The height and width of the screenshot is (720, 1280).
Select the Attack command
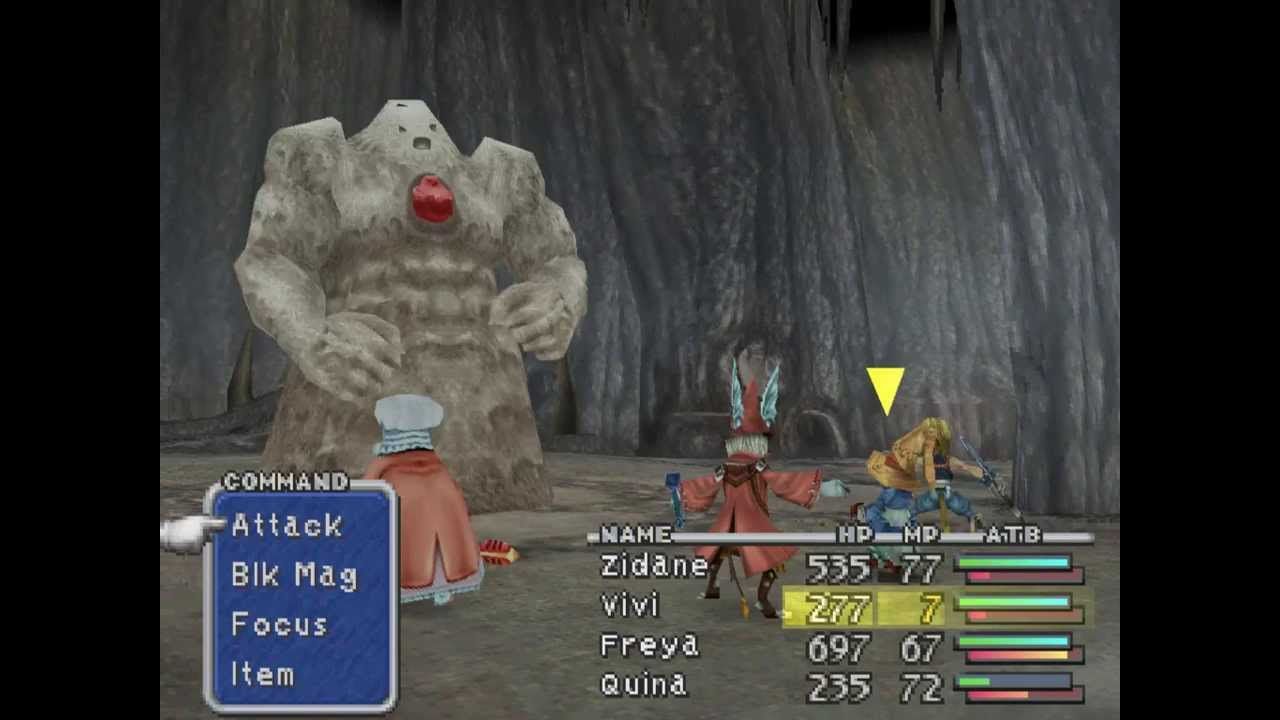click(287, 527)
